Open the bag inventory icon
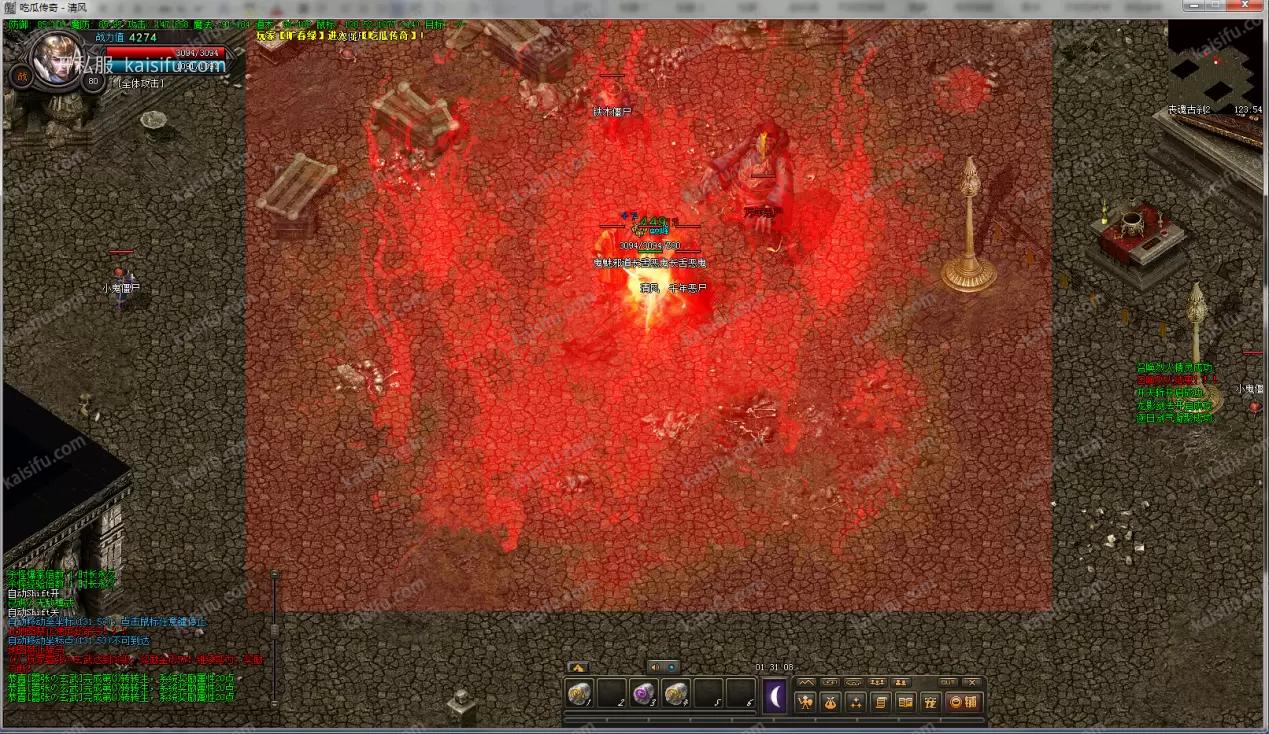 coord(830,702)
